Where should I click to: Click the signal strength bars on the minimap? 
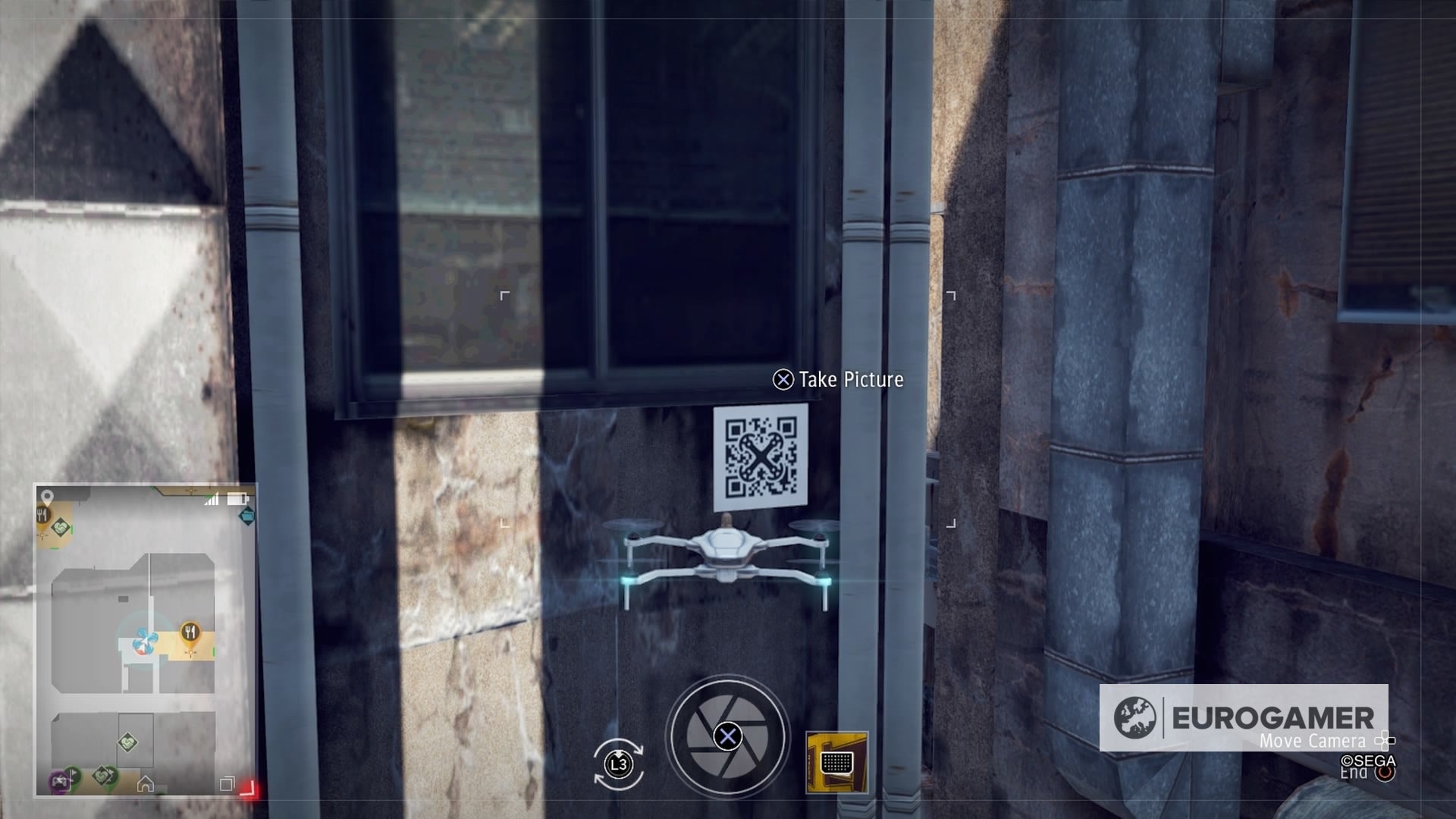[211, 499]
